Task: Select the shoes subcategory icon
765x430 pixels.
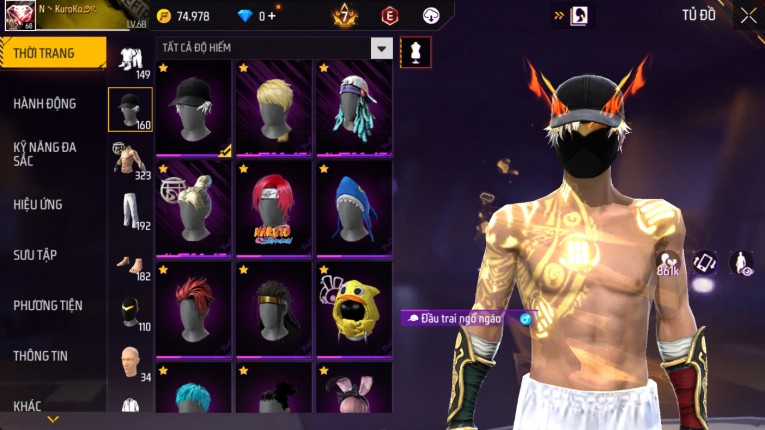Action: click(130, 263)
